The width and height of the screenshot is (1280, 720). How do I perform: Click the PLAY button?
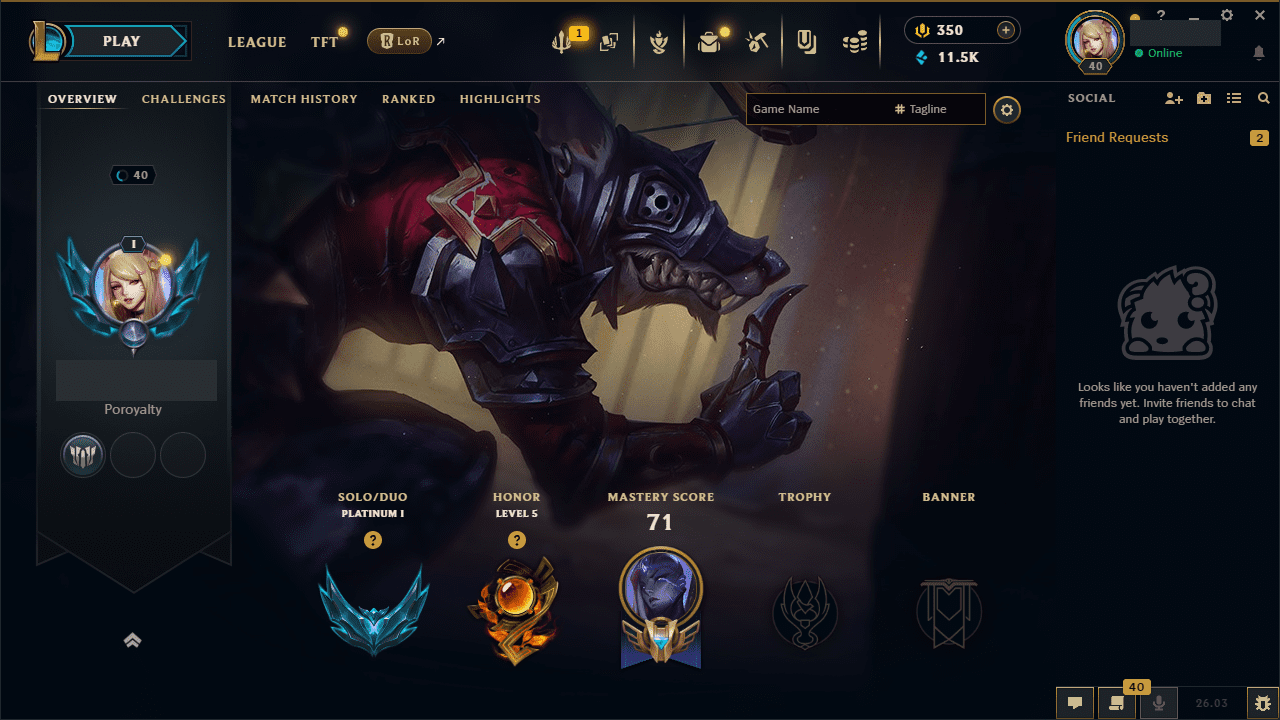pos(121,41)
